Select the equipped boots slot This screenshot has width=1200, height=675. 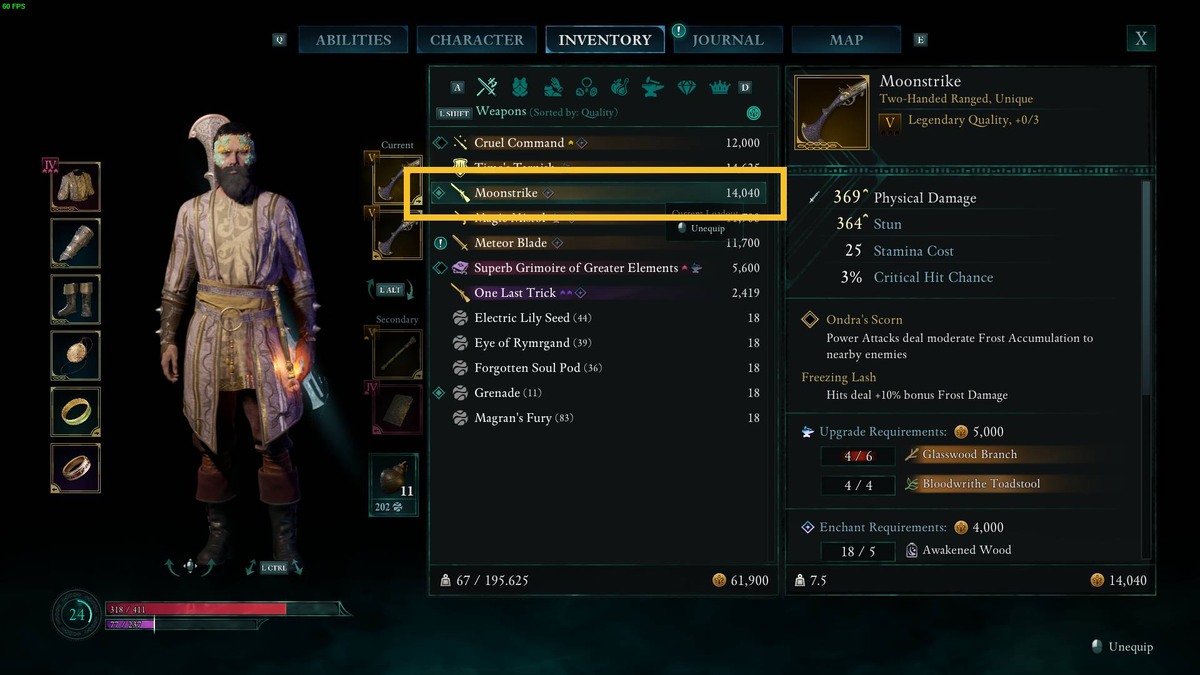(76, 299)
